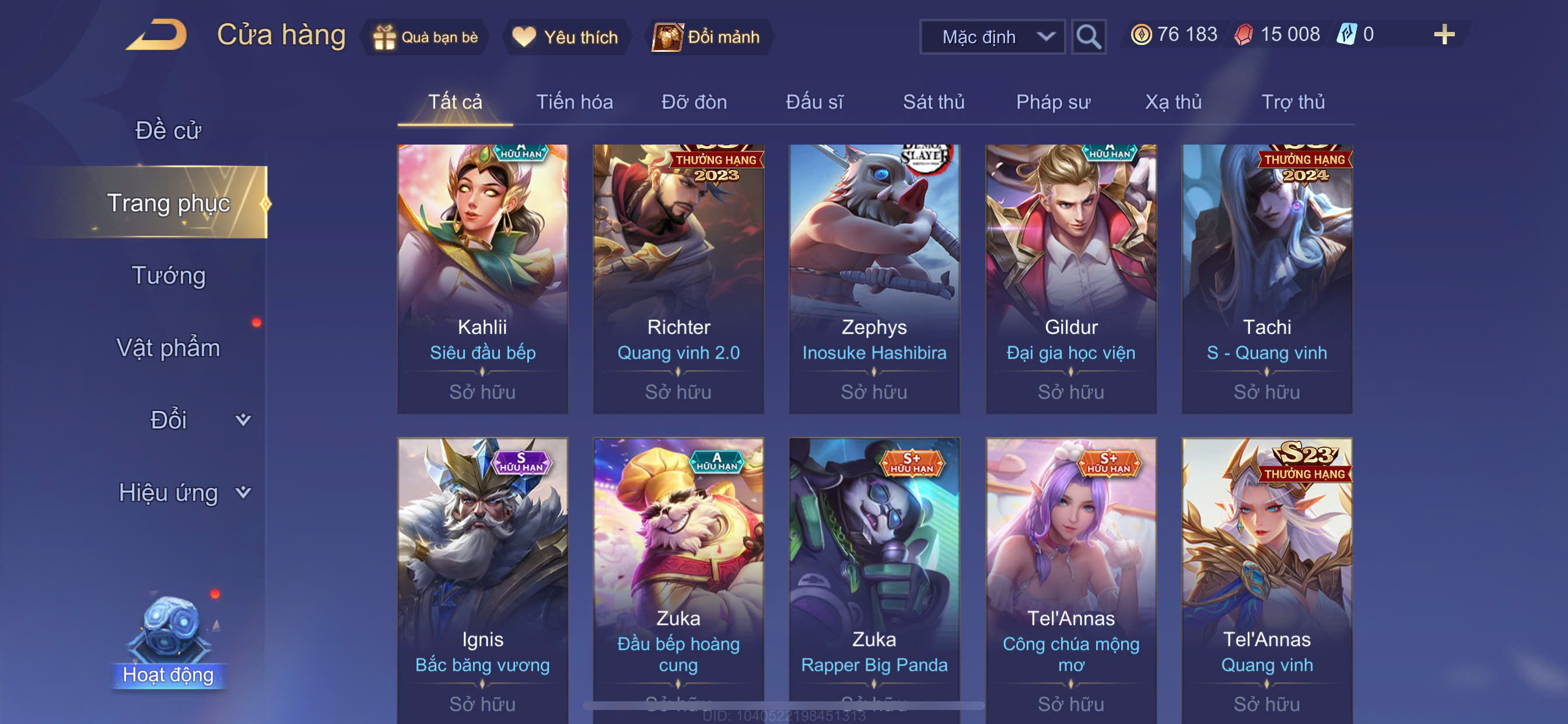Switch to the Trợ thủ tab
This screenshot has height=724, width=1568.
1293,102
